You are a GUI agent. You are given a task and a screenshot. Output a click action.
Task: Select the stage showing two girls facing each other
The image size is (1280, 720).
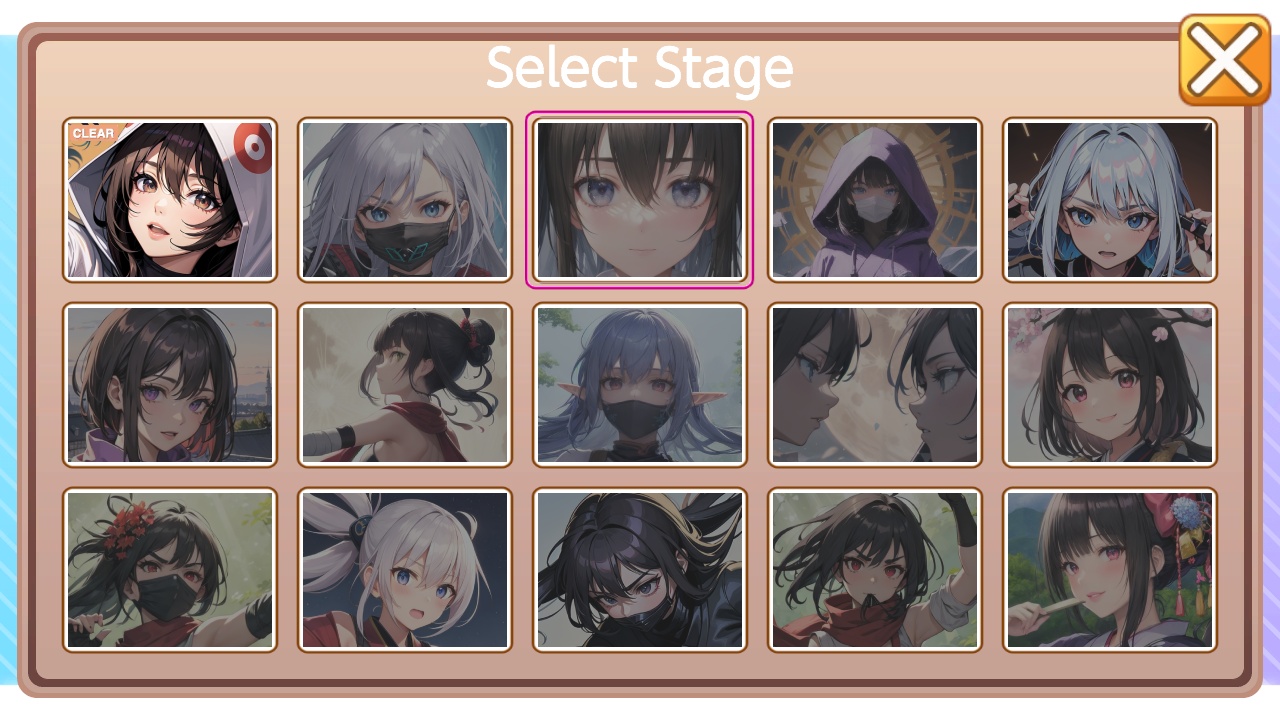coord(874,384)
